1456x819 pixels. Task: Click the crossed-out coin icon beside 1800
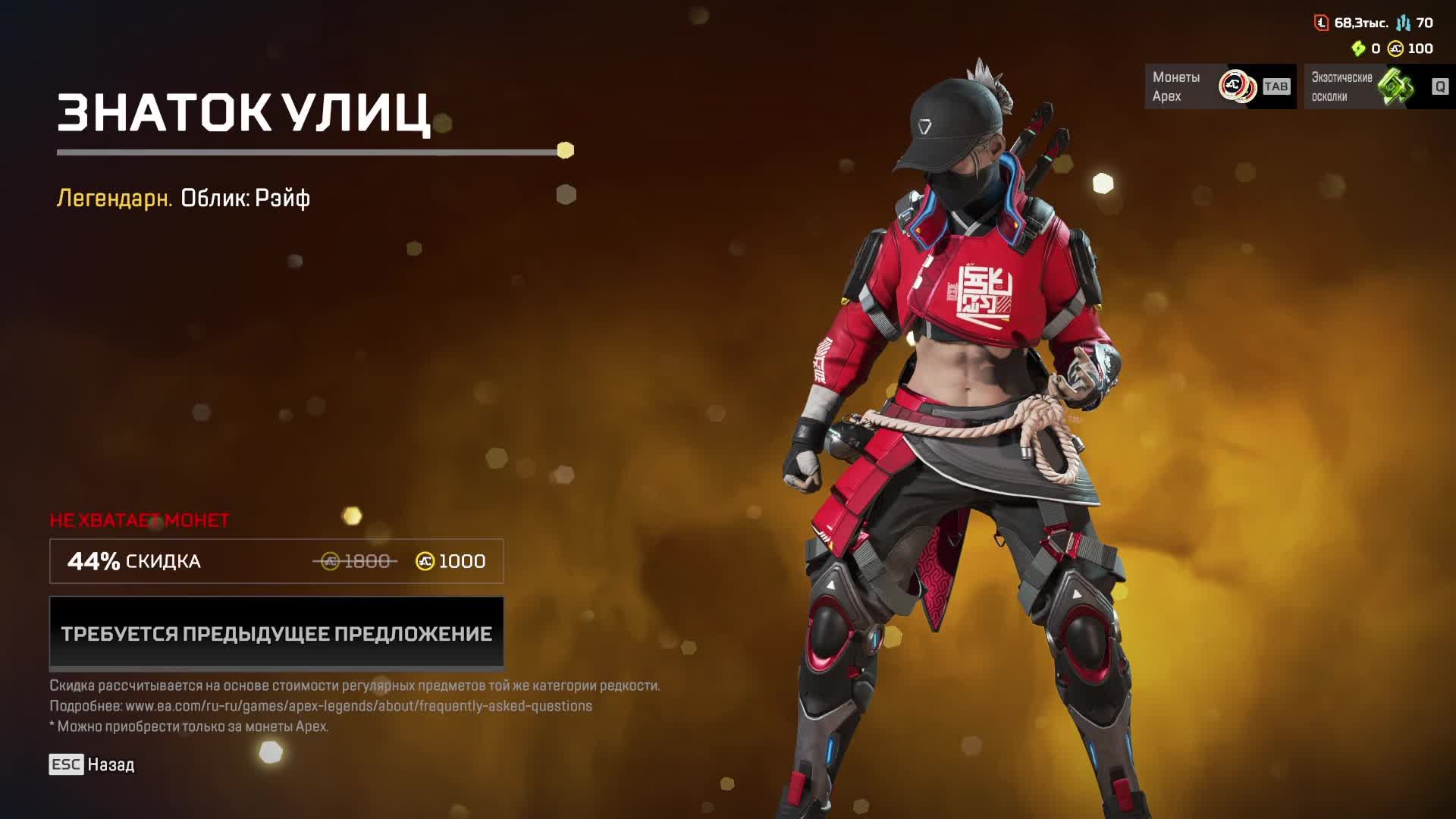331,561
